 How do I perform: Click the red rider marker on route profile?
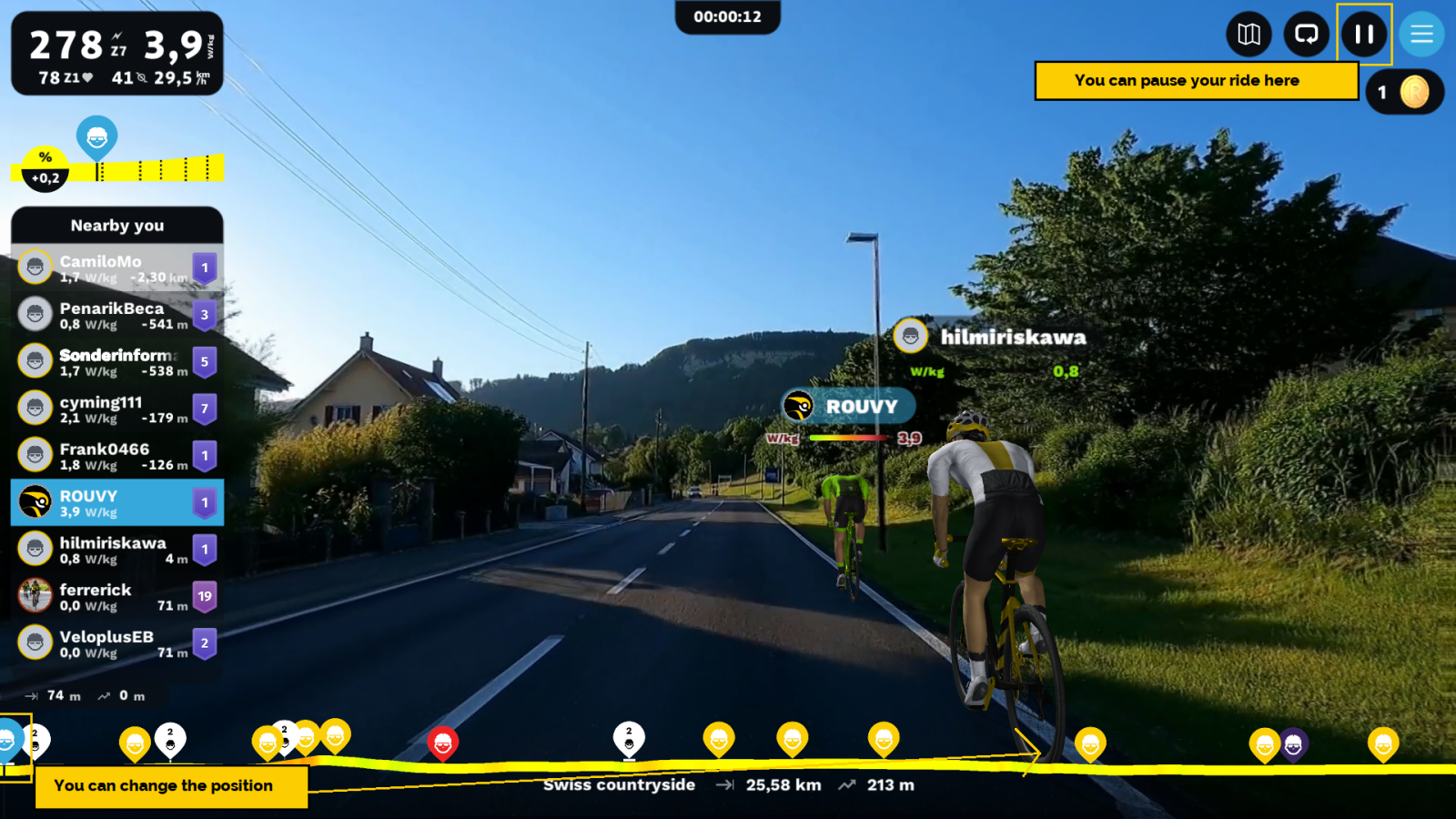pyautogui.click(x=442, y=743)
